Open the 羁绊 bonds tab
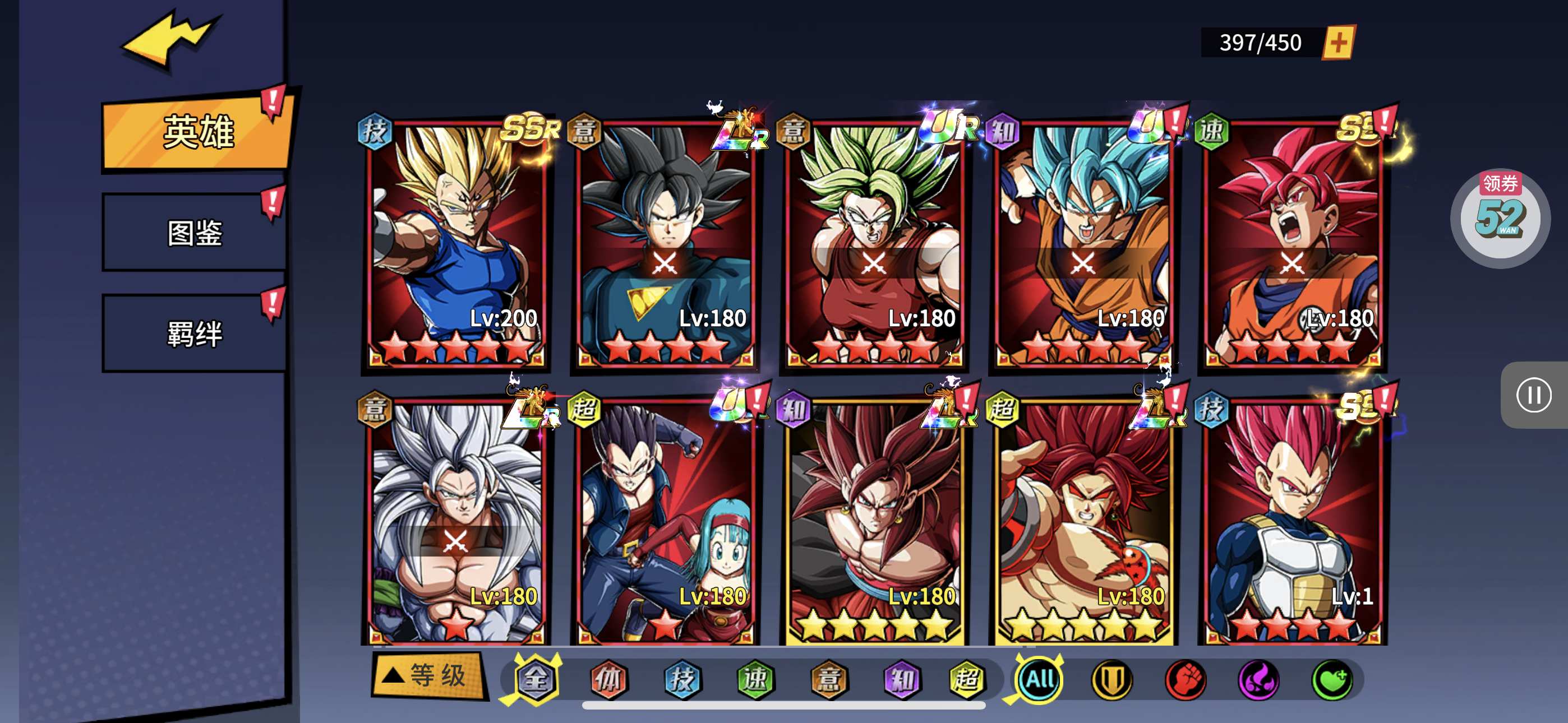The image size is (1568, 723). point(195,333)
